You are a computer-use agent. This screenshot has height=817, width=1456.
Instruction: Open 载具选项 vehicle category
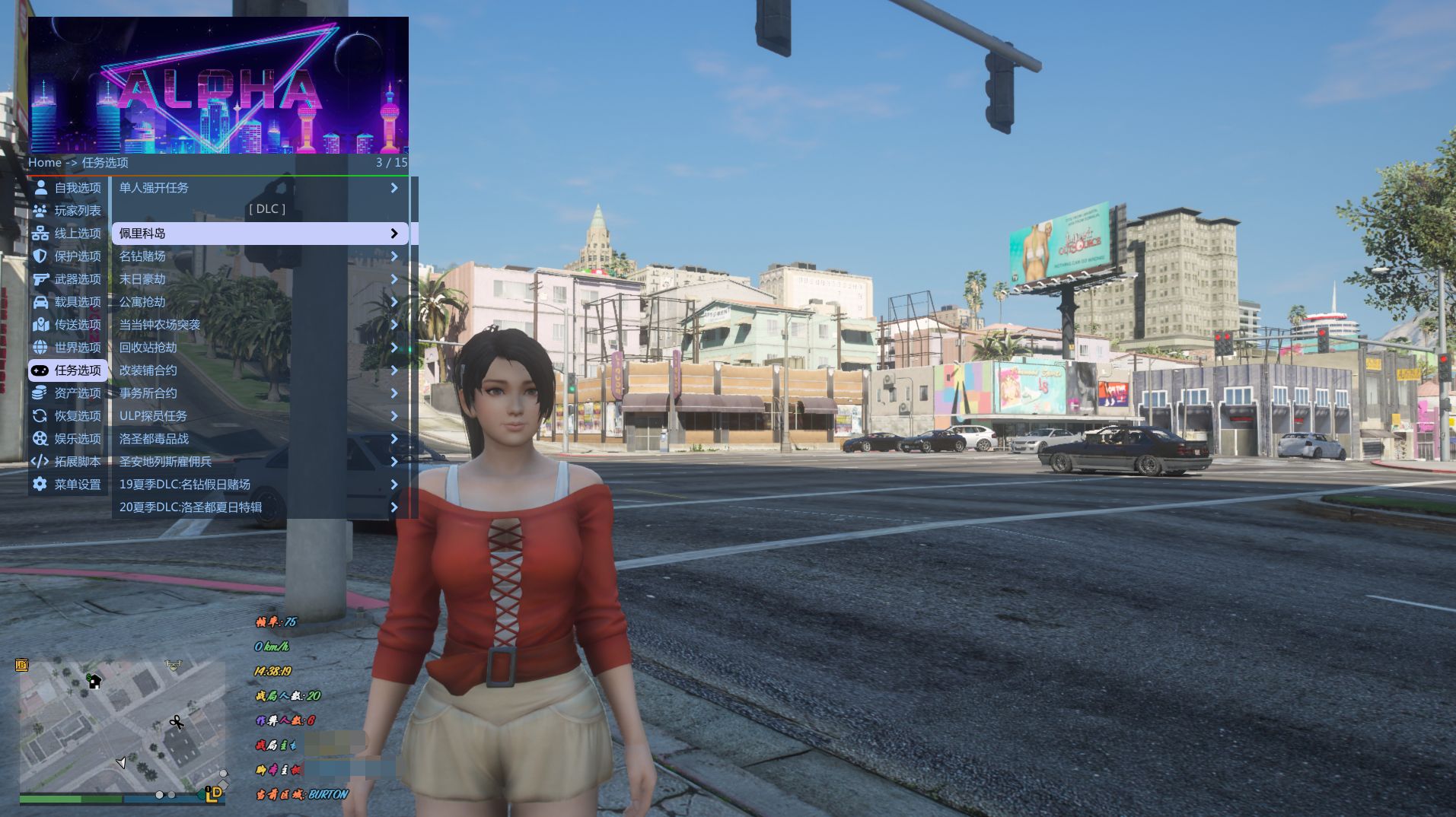(68, 302)
